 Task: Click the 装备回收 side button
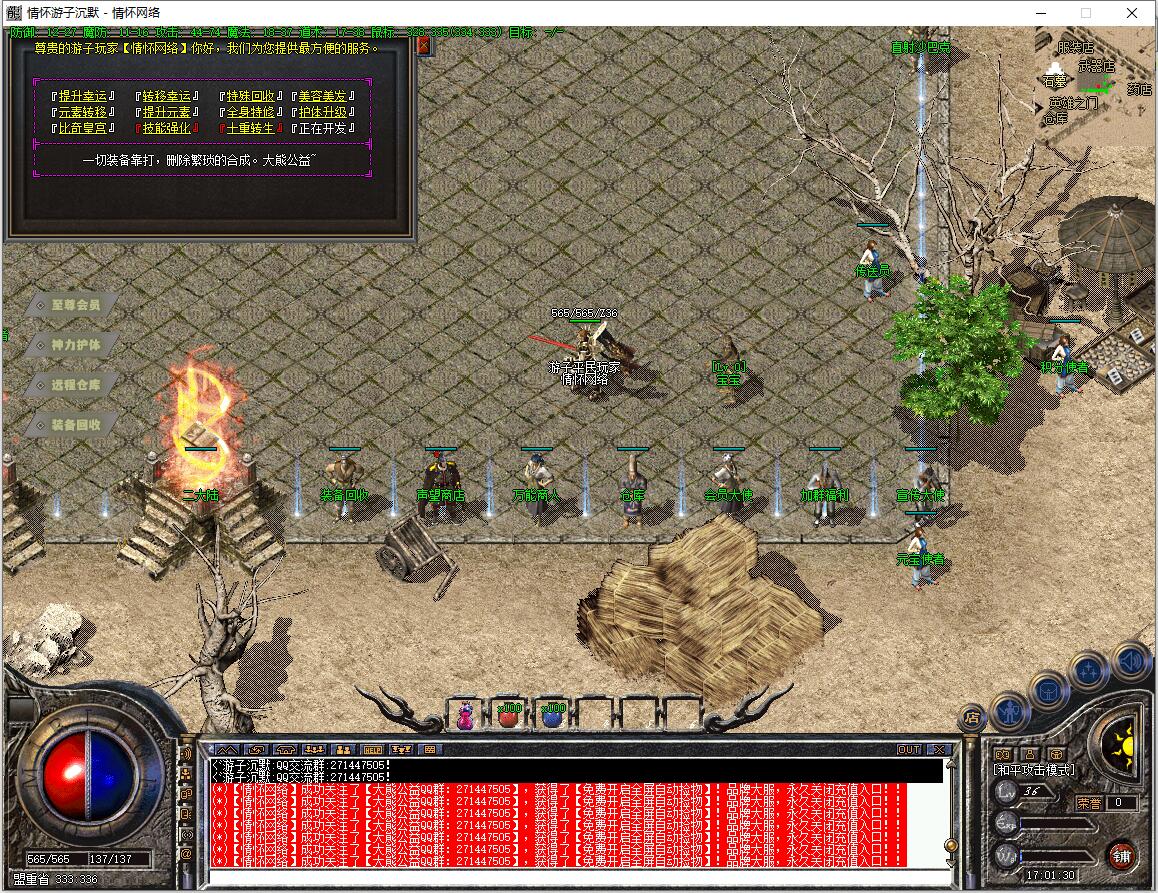[73, 424]
